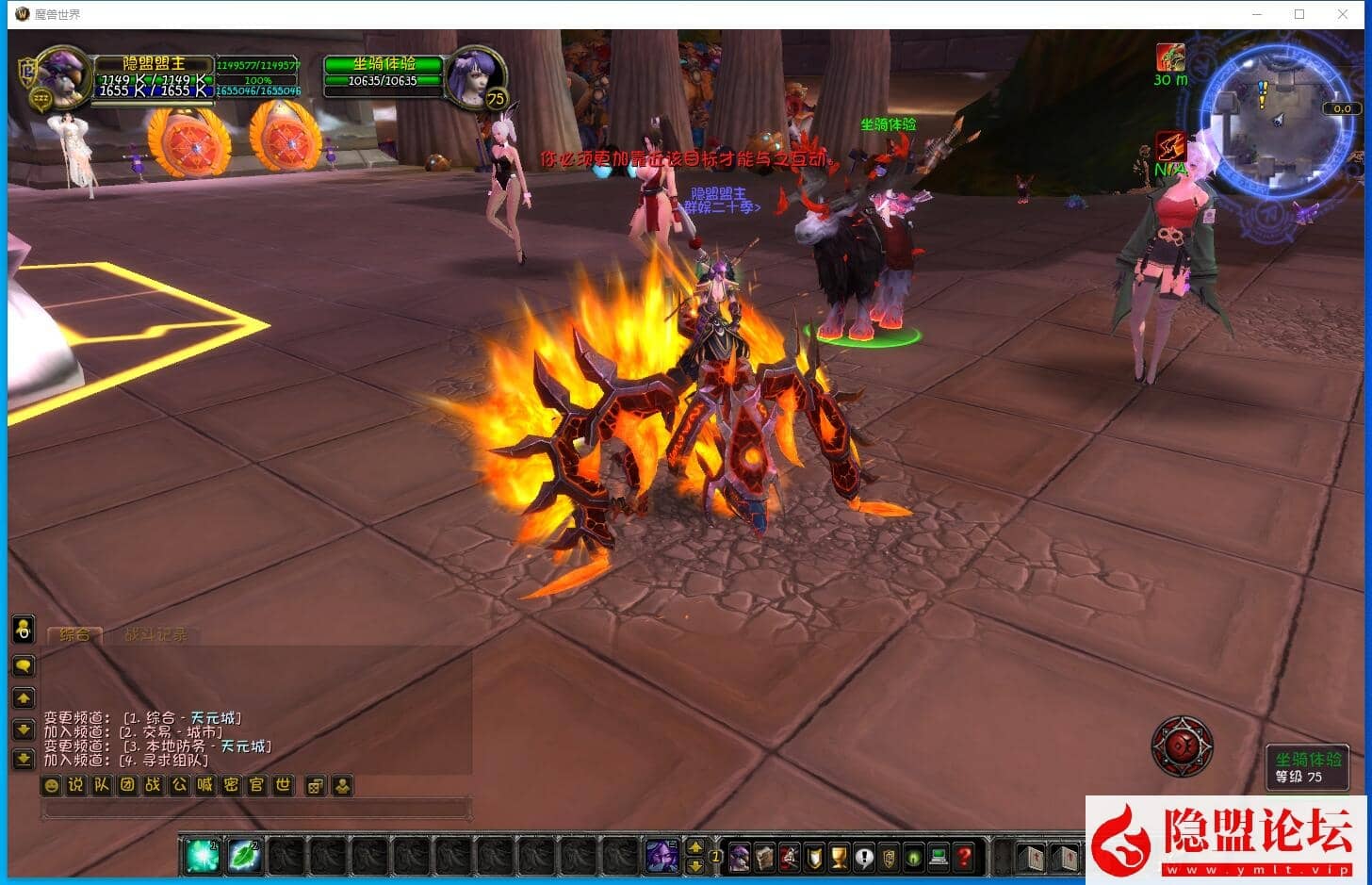This screenshot has height=885, width=1372.
Task: Jump to bottom of chat log
Action: pos(23,759)
